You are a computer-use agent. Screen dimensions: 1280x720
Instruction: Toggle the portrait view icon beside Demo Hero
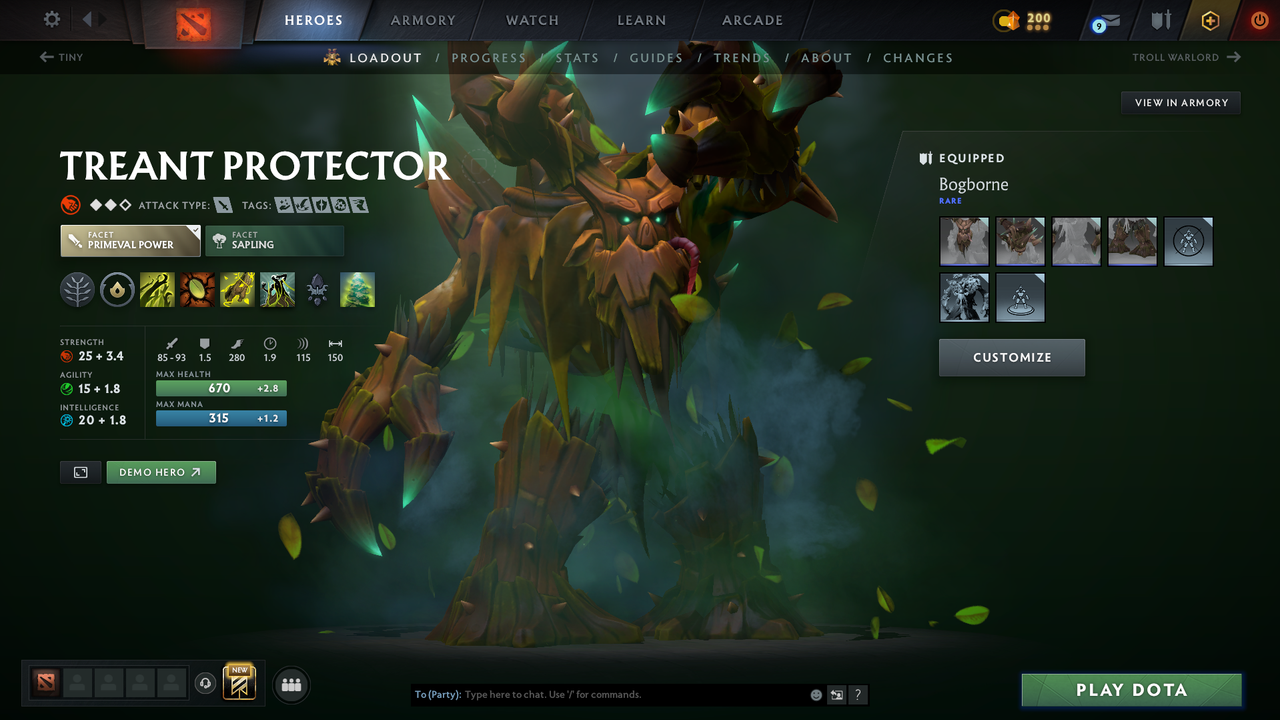pos(80,472)
